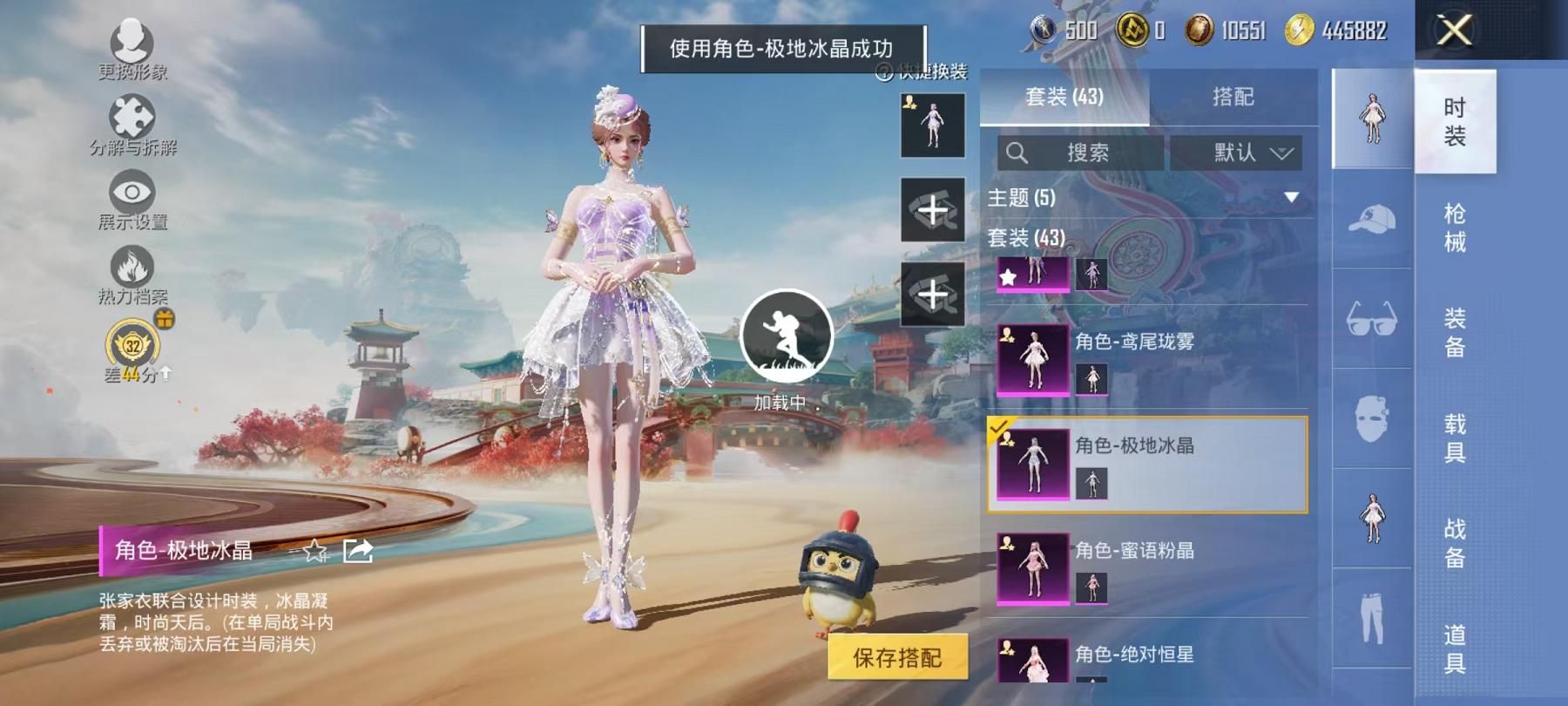
Task: Toggle the star on the first outfit thumbnail
Action: pos(1006,280)
